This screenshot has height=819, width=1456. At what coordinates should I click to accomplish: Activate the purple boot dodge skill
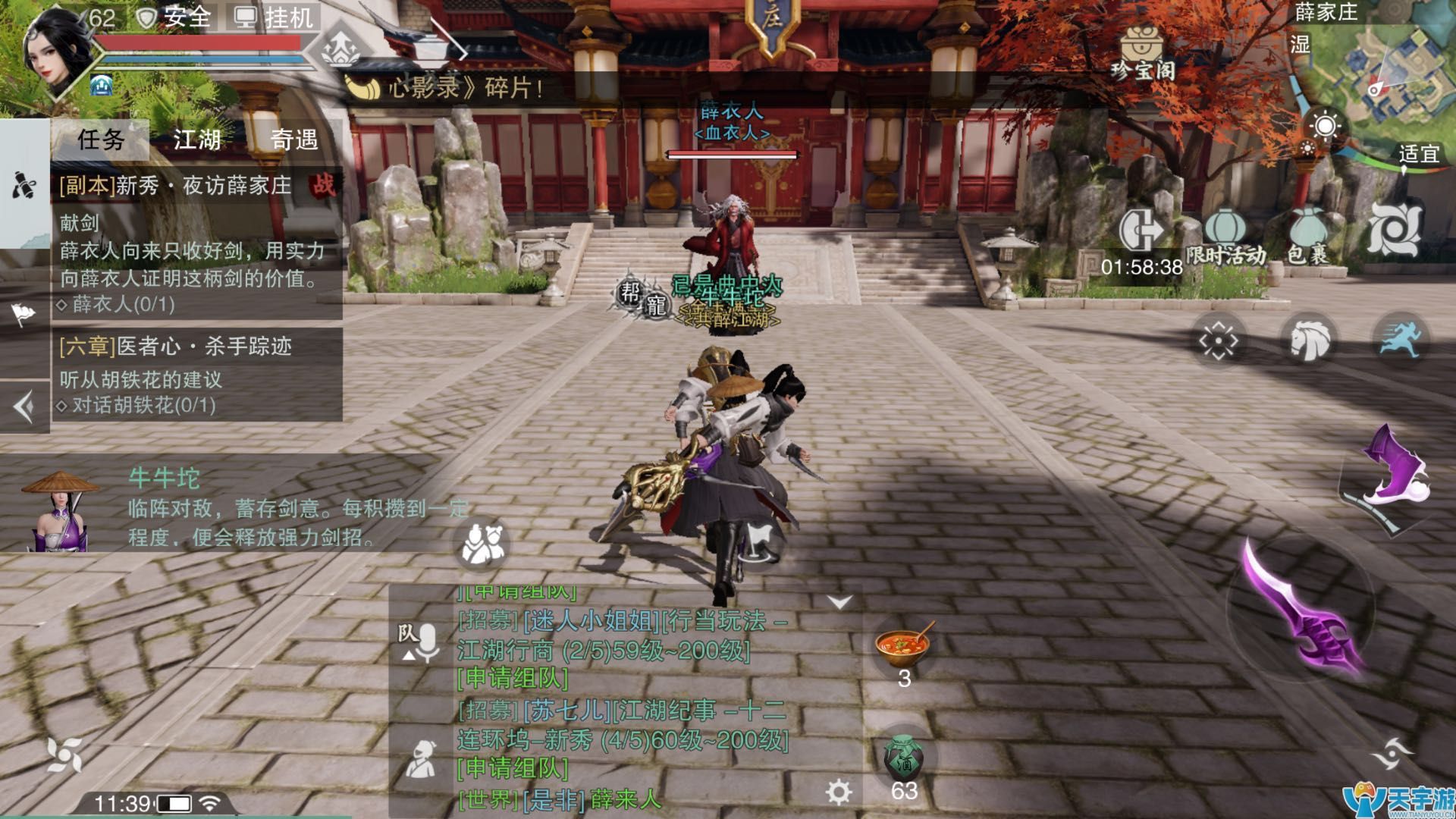click(1392, 472)
